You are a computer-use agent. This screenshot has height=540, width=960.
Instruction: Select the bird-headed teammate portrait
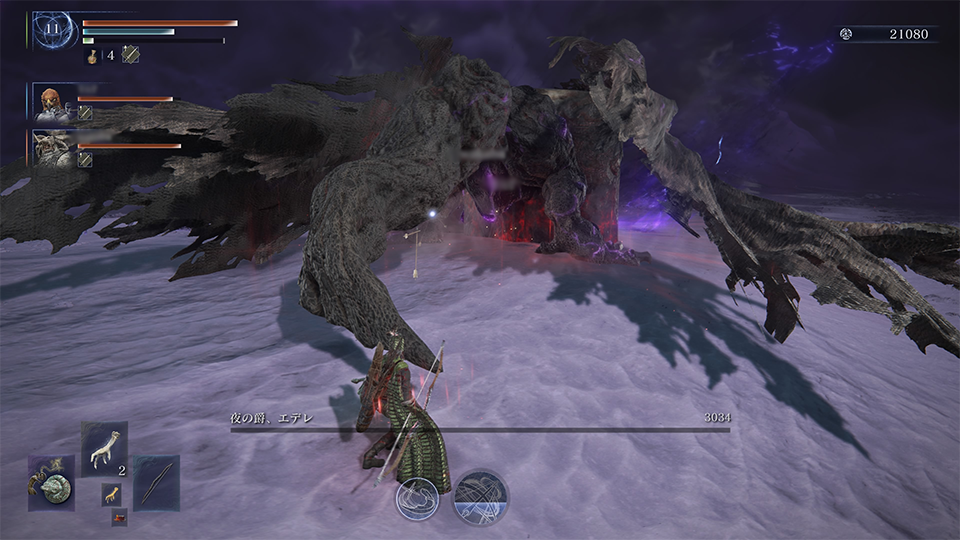point(52,102)
